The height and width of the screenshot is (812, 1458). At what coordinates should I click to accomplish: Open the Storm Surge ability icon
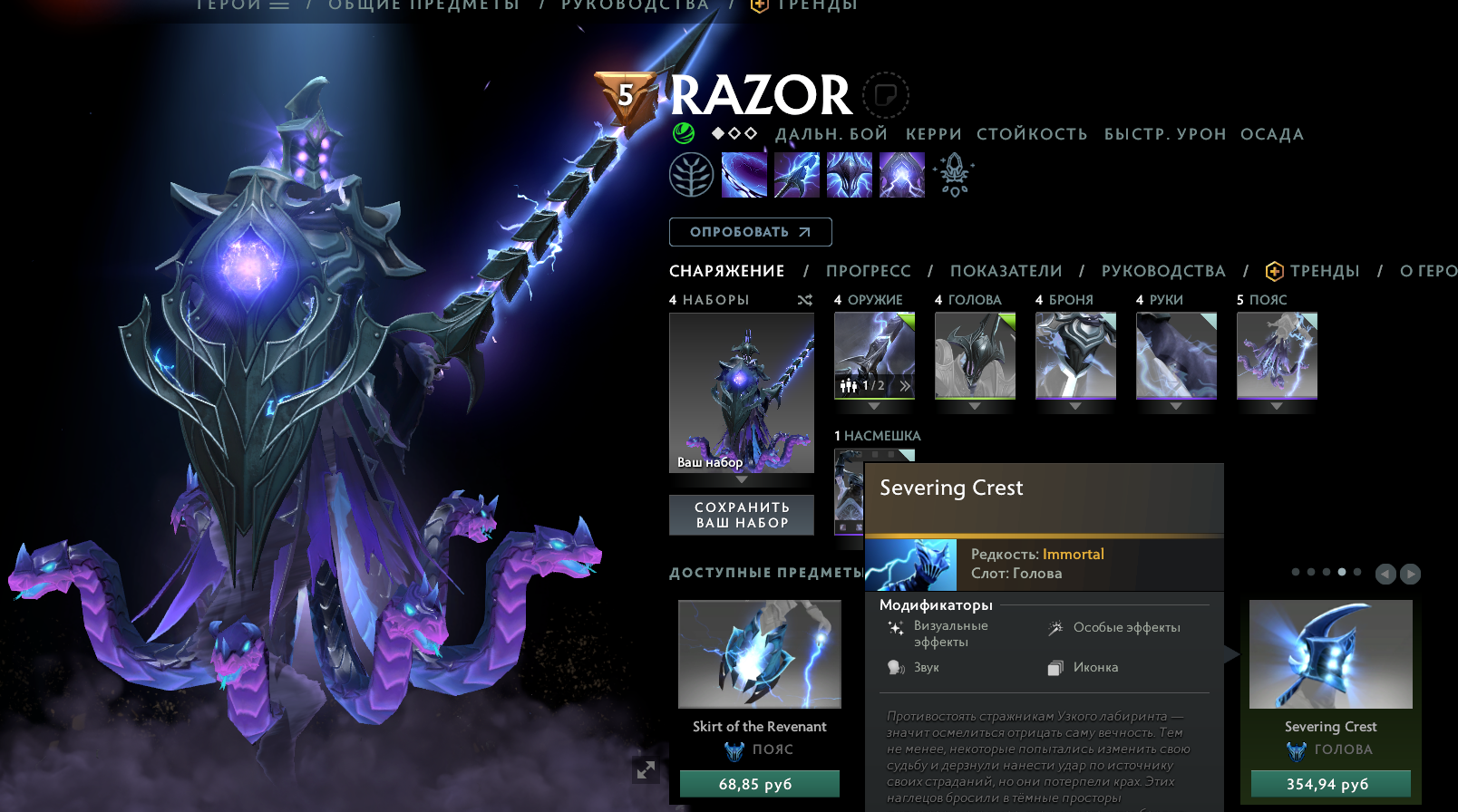[849, 174]
